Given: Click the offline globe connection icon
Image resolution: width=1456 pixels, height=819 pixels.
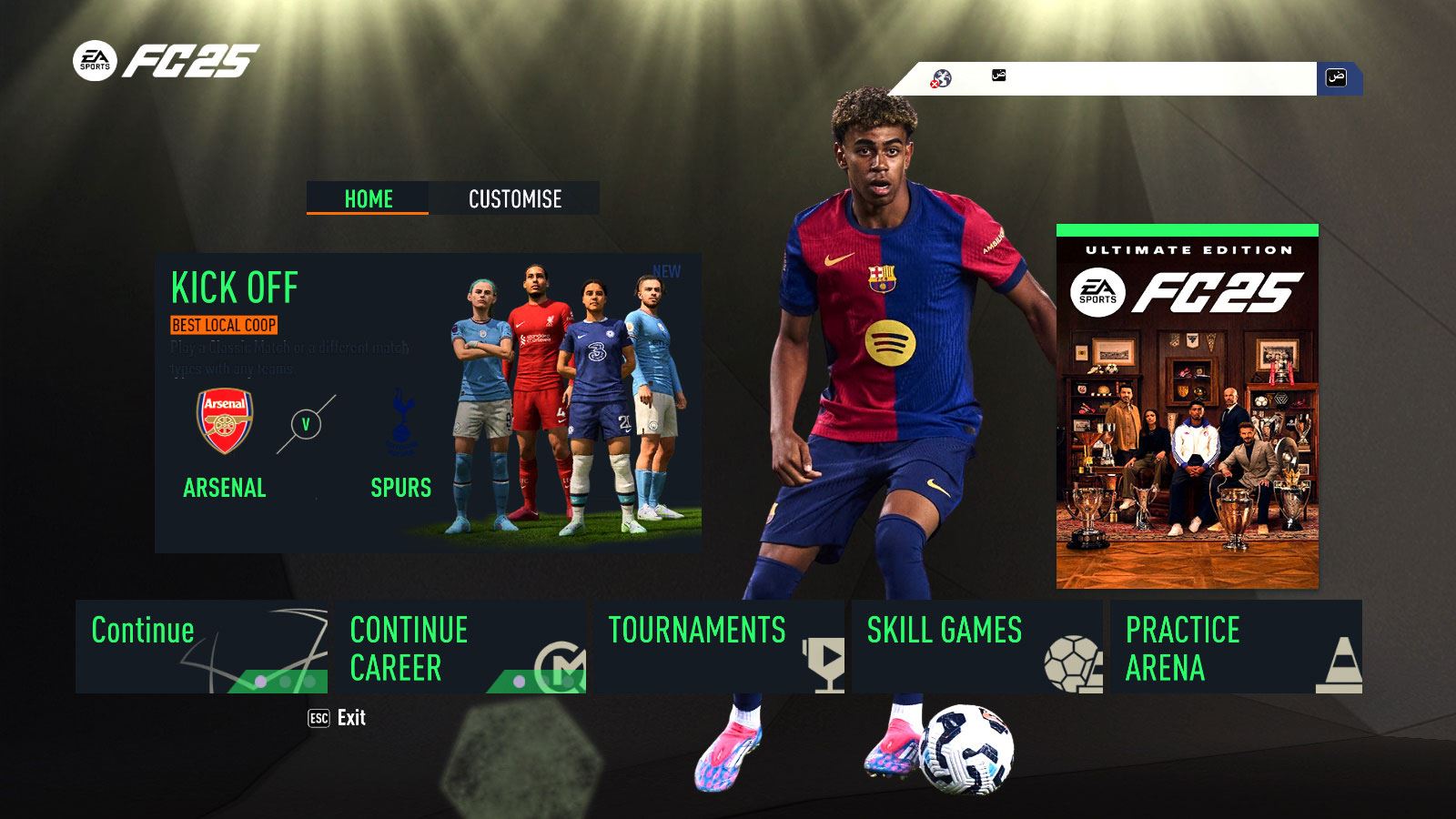Looking at the screenshot, I should click(941, 79).
